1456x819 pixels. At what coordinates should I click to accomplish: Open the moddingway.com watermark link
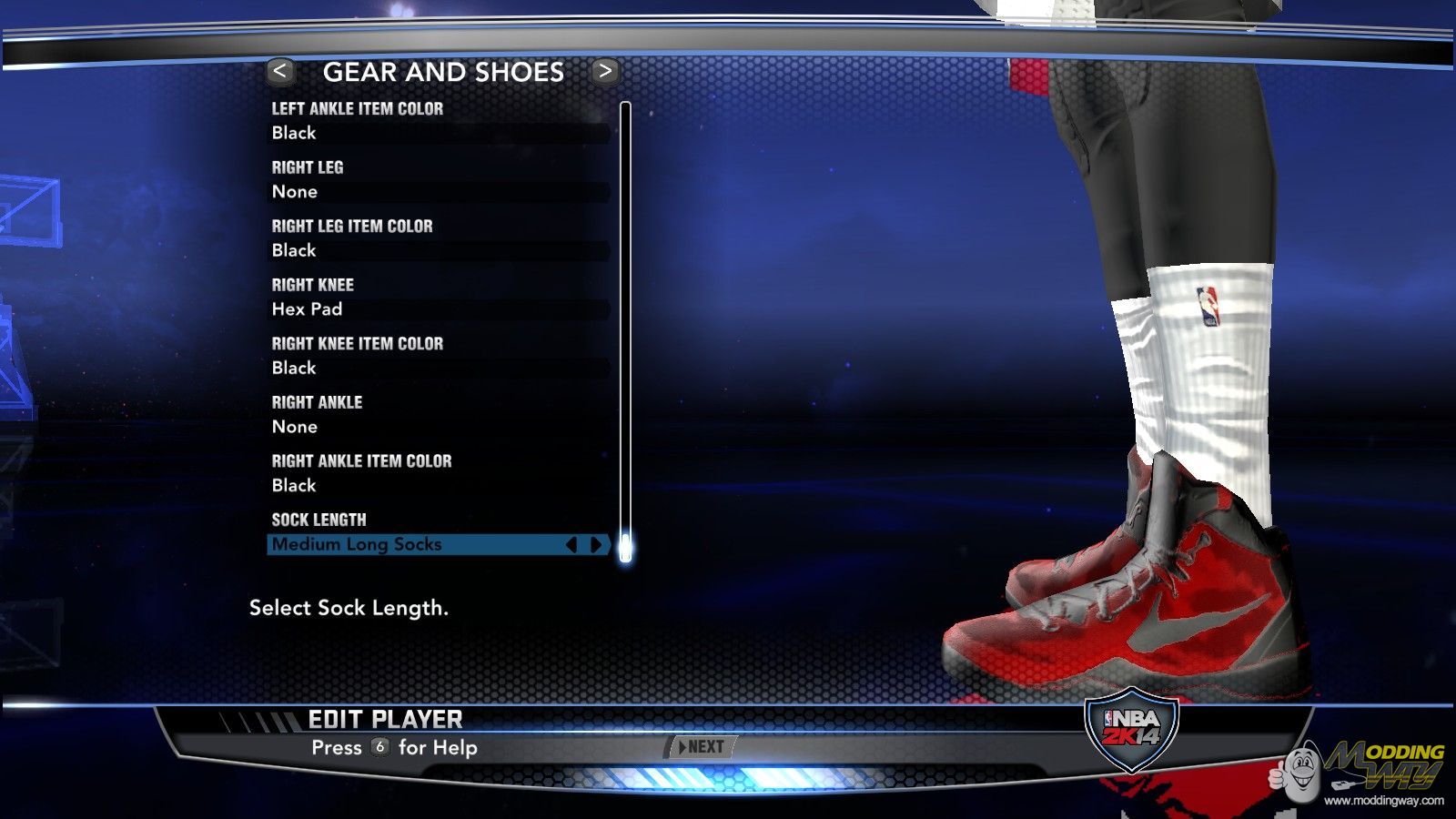pyautogui.click(x=1383, y=801)
